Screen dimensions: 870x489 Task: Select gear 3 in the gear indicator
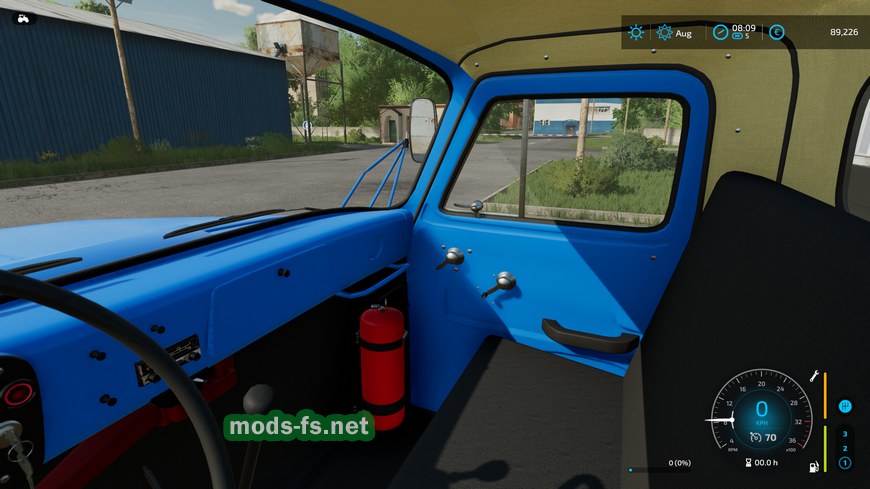[845, 434]
